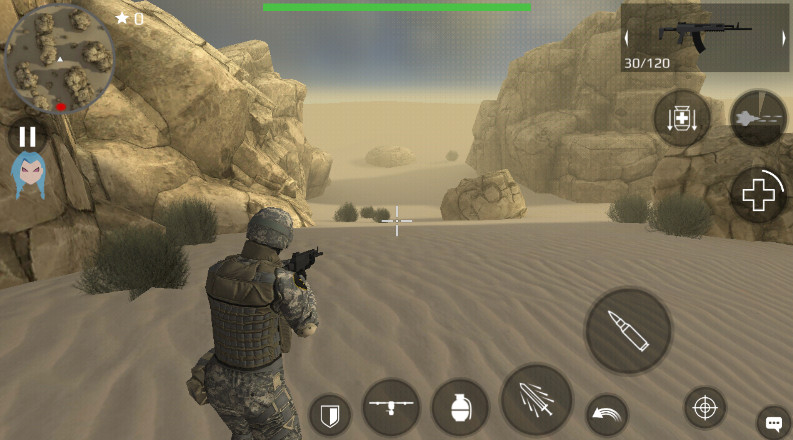Open the circular minimap
The height and width of the screenshot is (440, 793).
[x=58, y=60]
